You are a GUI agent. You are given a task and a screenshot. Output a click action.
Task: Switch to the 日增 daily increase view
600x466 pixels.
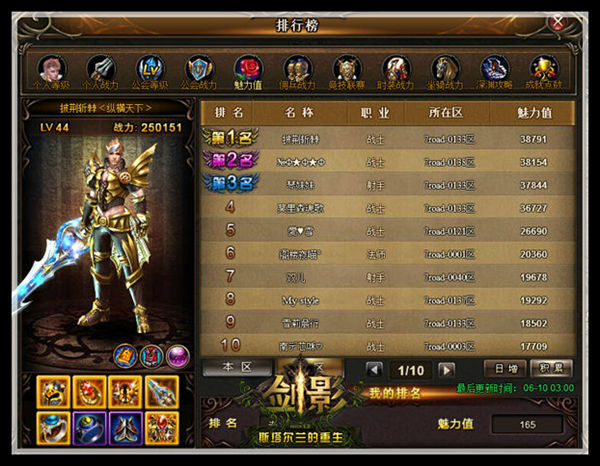point(505,368)
